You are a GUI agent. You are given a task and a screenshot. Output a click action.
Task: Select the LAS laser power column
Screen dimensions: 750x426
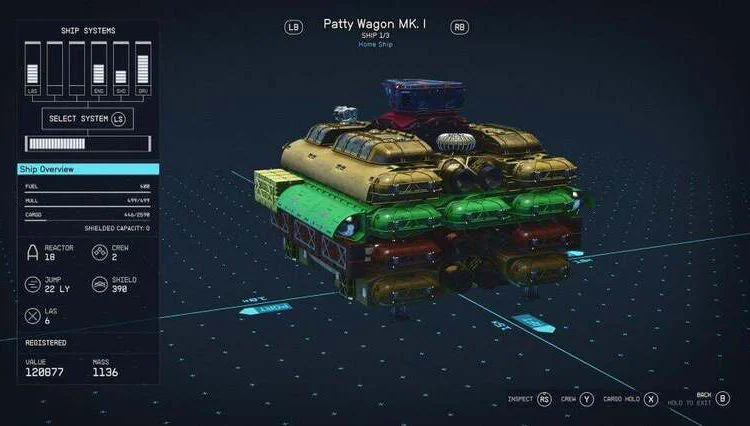30,68
